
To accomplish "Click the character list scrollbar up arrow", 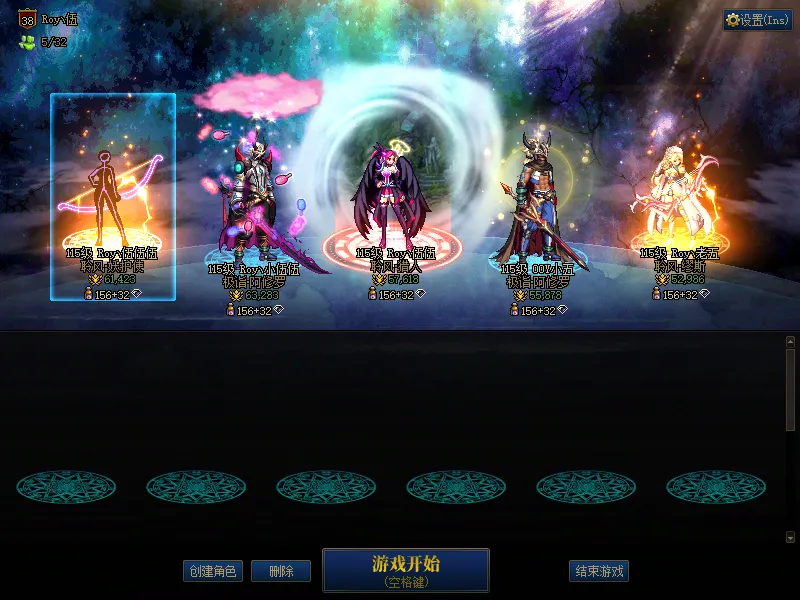I will [790, 341].
